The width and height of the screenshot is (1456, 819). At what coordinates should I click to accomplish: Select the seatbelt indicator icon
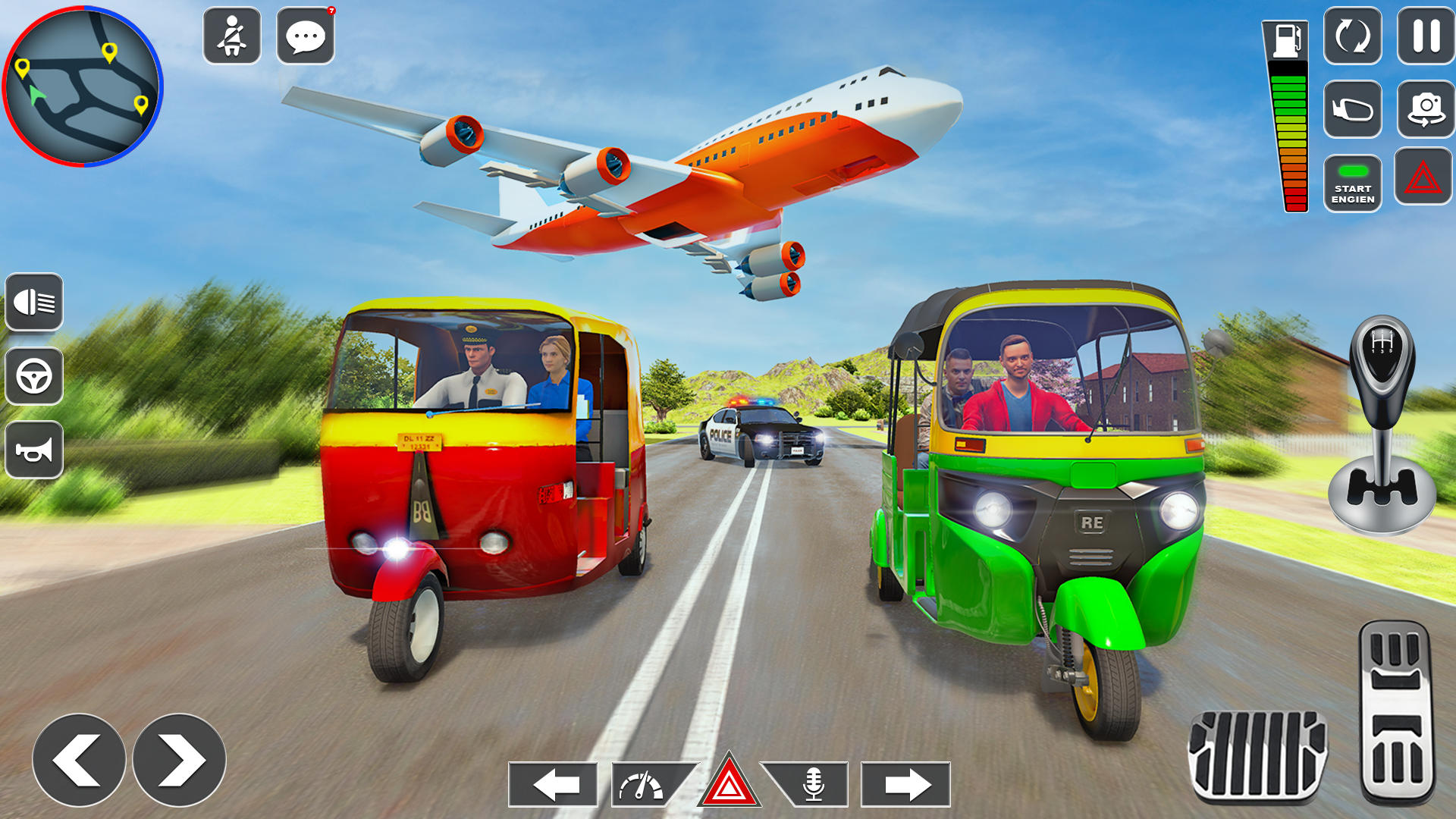click(231, 36)
